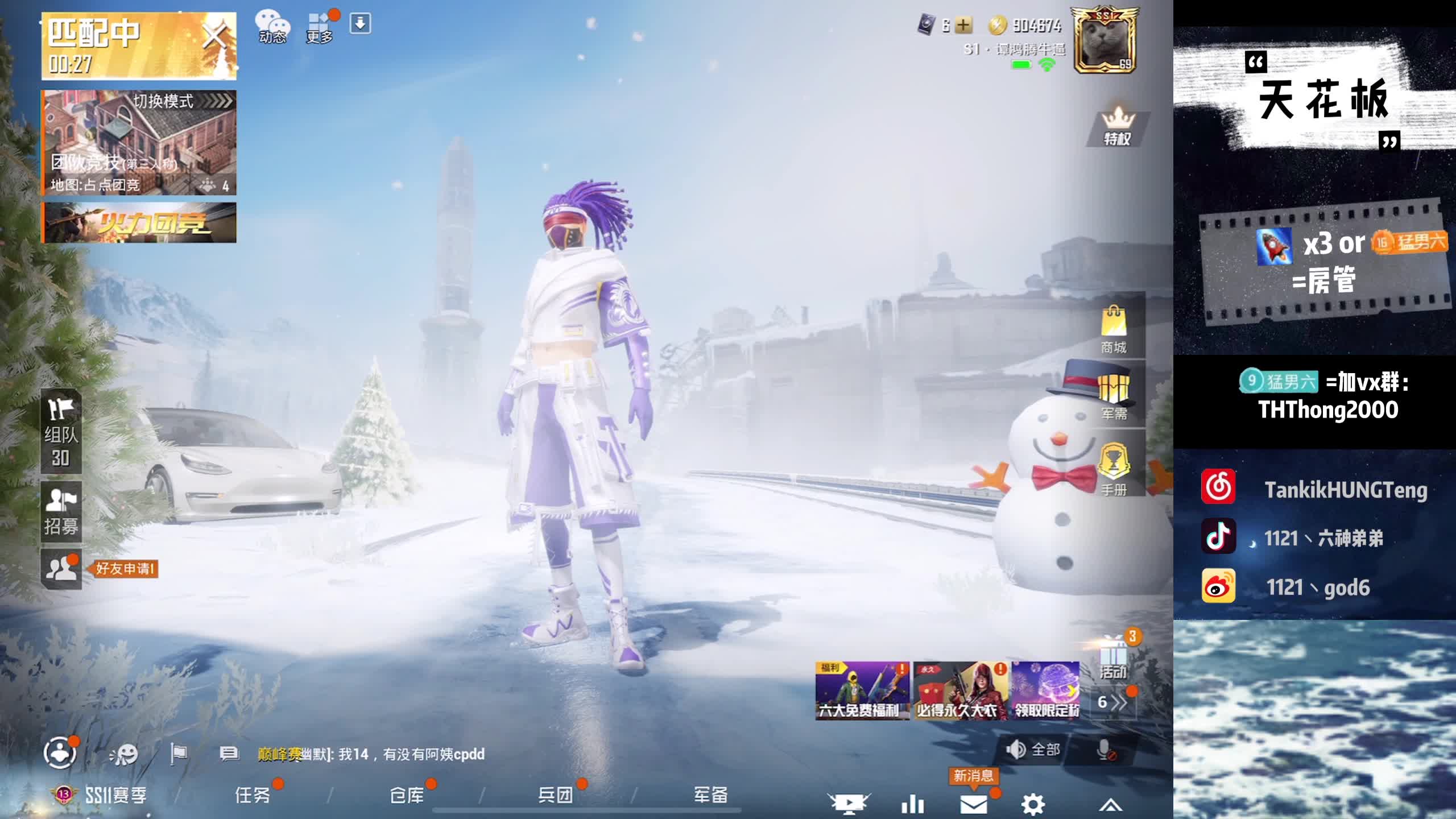Open the 招募 recruit panel
Image resolution: width=1456 pixels, height=819 pixels.
tap(61, 512)
